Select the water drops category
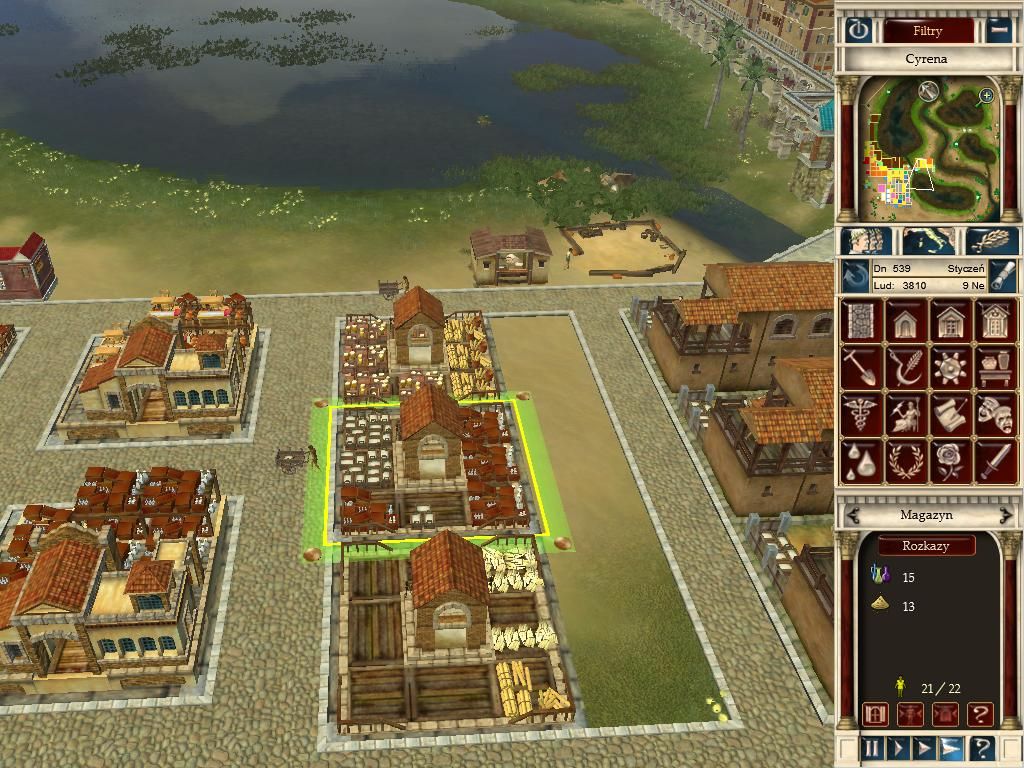Screen dimensions: 1024x768 (861, 460)
